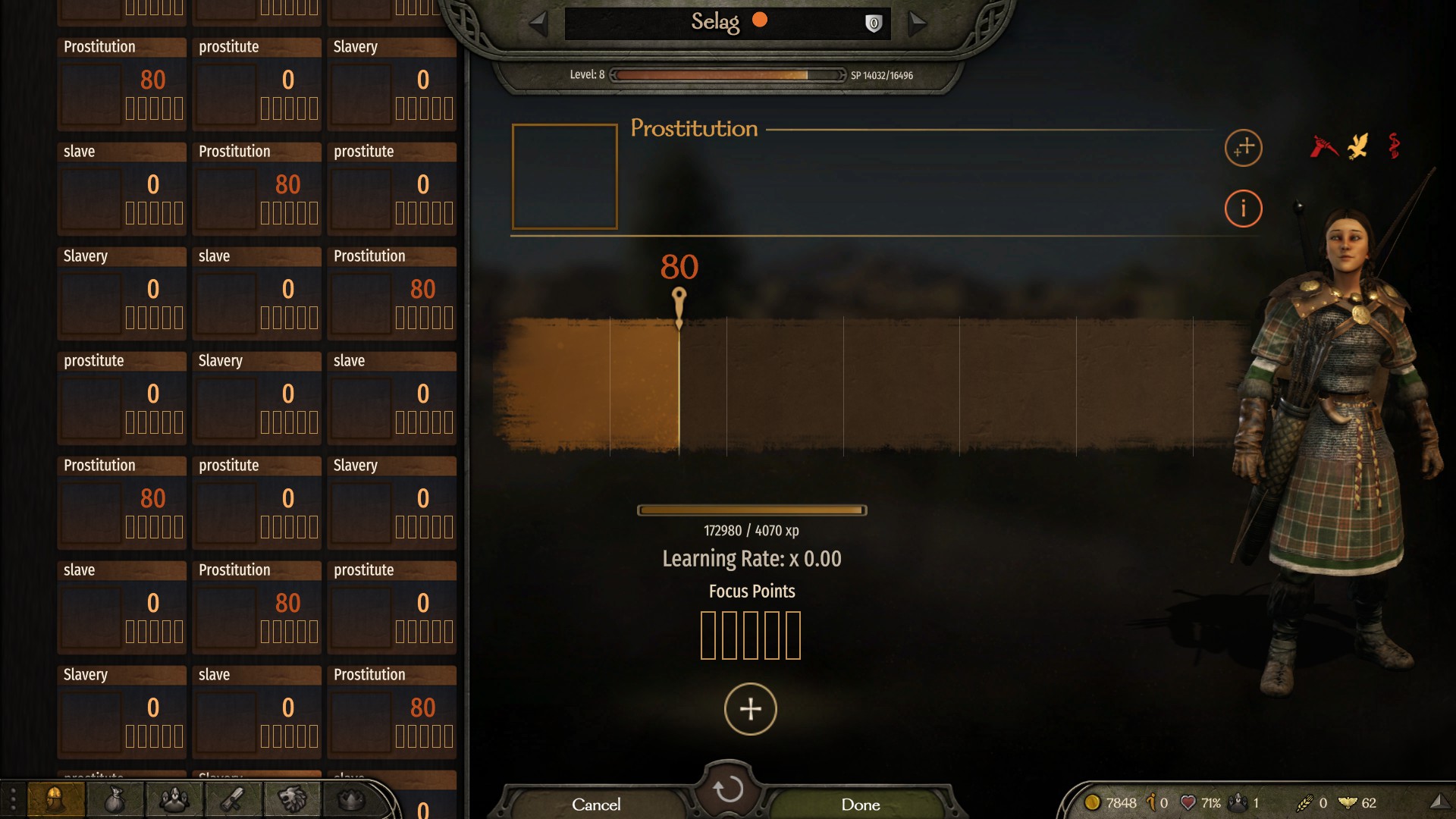Switch to the Character helmet tab

pyautogui.click(x=57, y=799)
